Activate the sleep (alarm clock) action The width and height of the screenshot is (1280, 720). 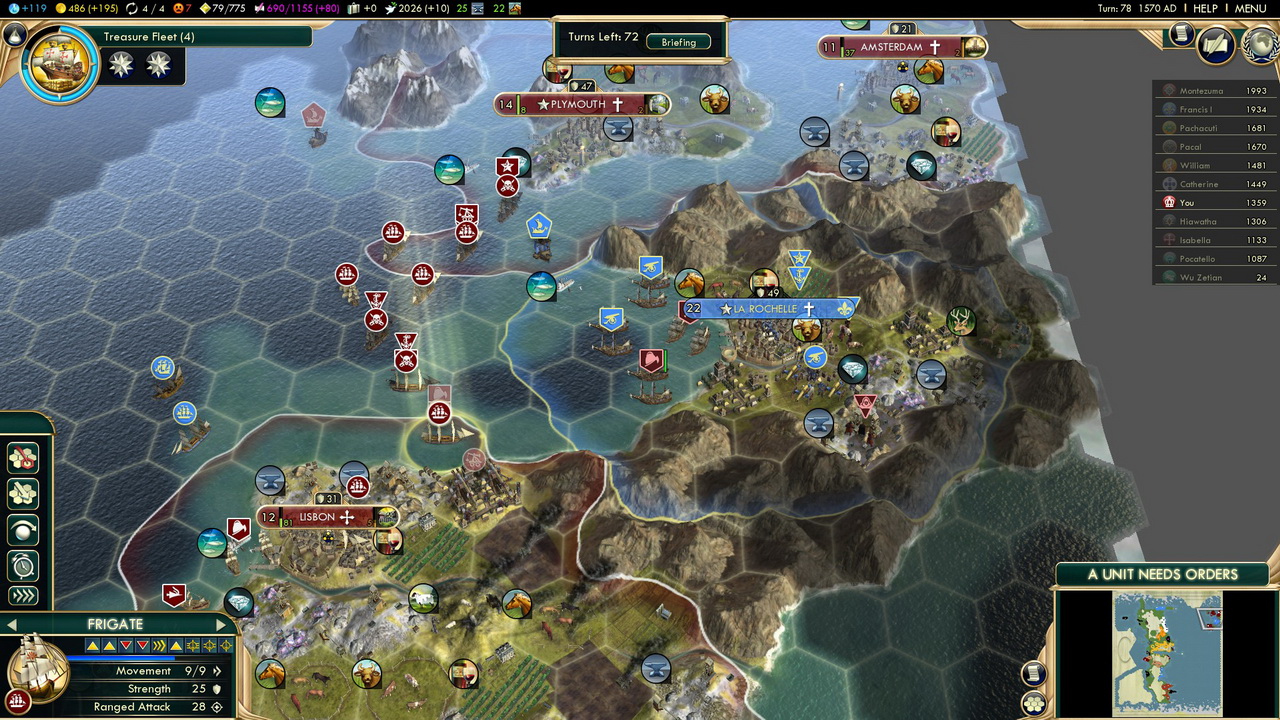tap(22, 565)
